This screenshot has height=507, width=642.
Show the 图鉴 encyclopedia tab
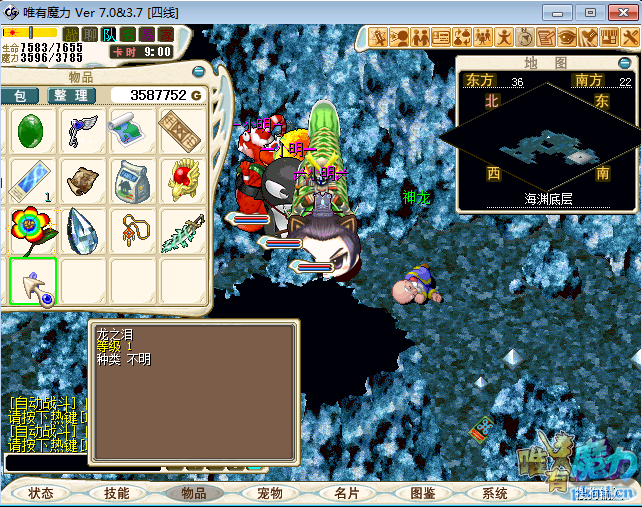[x=422, y=493]
